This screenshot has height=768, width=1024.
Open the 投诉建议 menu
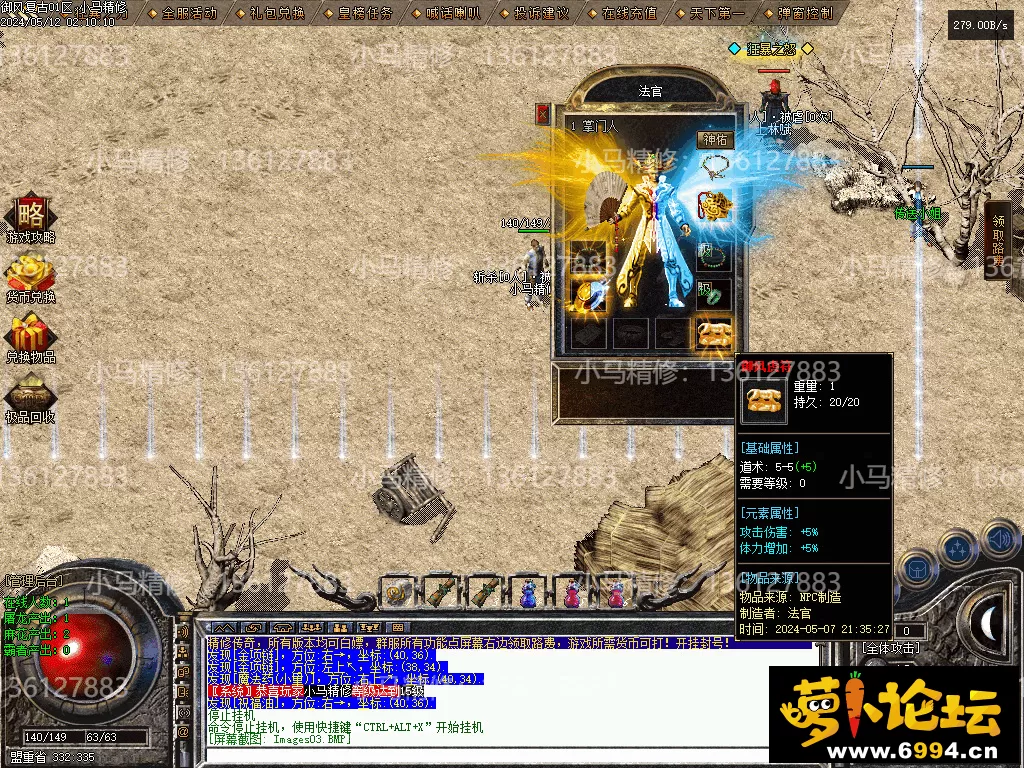tap(535, 13)
